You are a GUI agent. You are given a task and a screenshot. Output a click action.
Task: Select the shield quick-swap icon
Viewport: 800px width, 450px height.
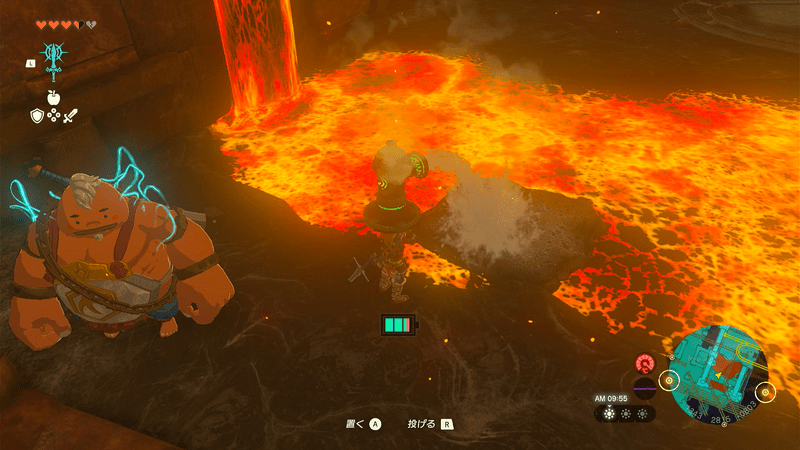click(x=37, y=116)
